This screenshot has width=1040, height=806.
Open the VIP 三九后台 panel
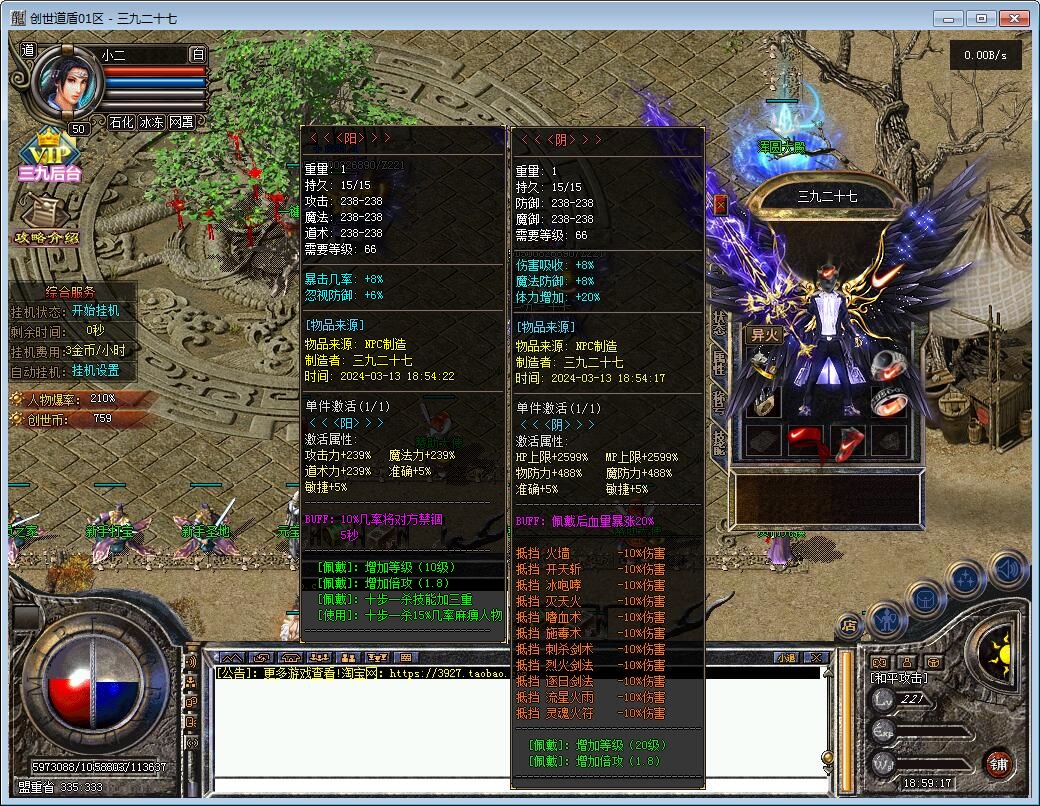[48, 160]
